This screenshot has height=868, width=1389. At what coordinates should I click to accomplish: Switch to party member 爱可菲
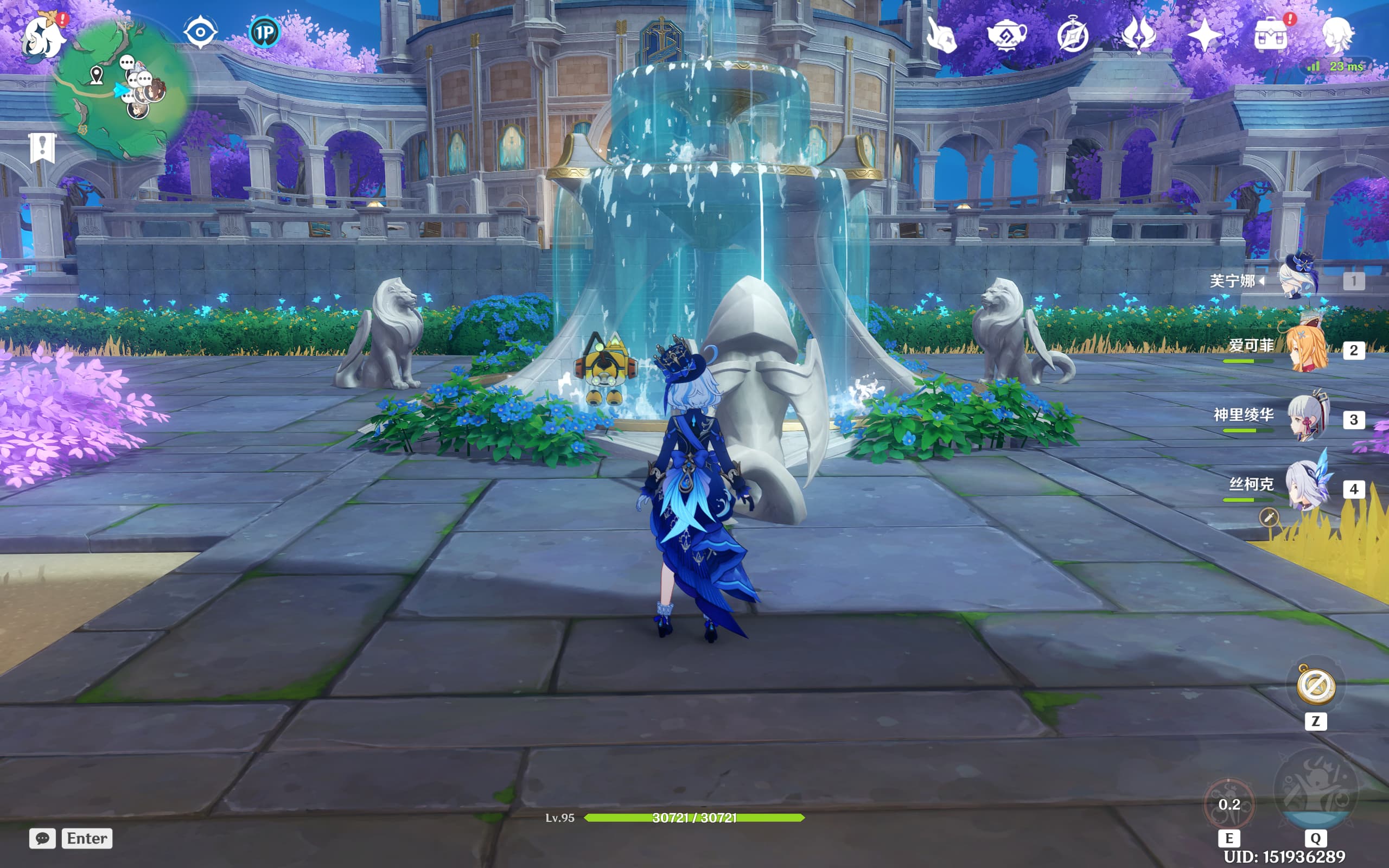pos(1305,348)
